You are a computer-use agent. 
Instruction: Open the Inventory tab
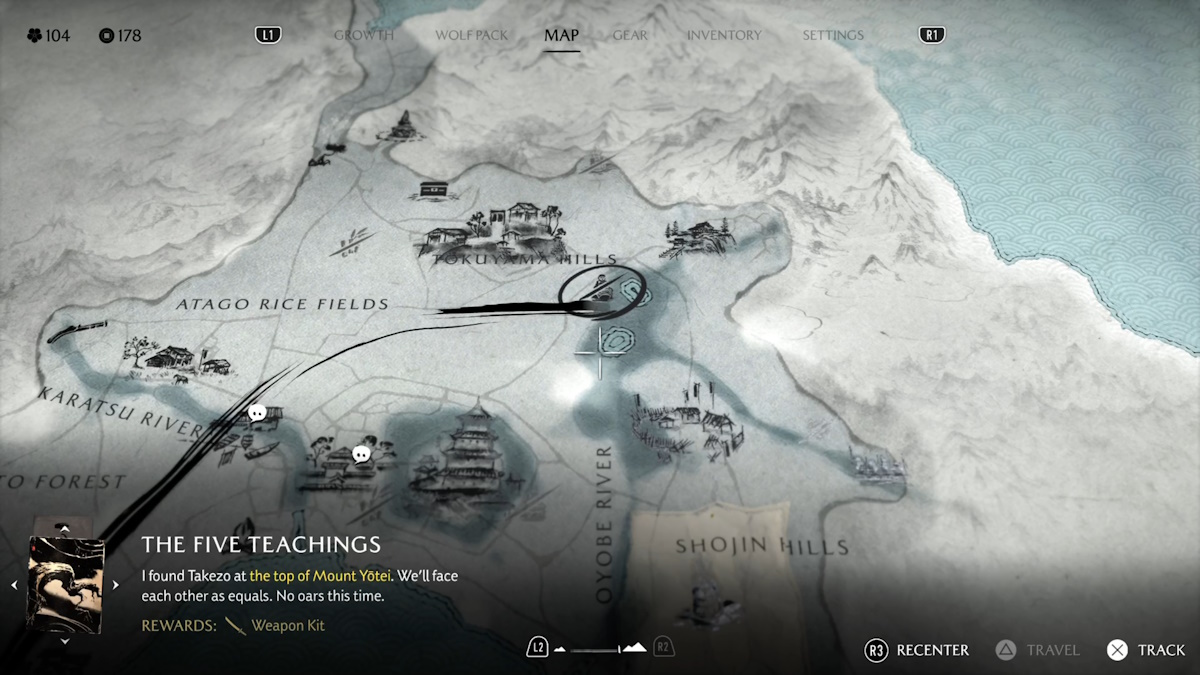[x=723, y=35]
